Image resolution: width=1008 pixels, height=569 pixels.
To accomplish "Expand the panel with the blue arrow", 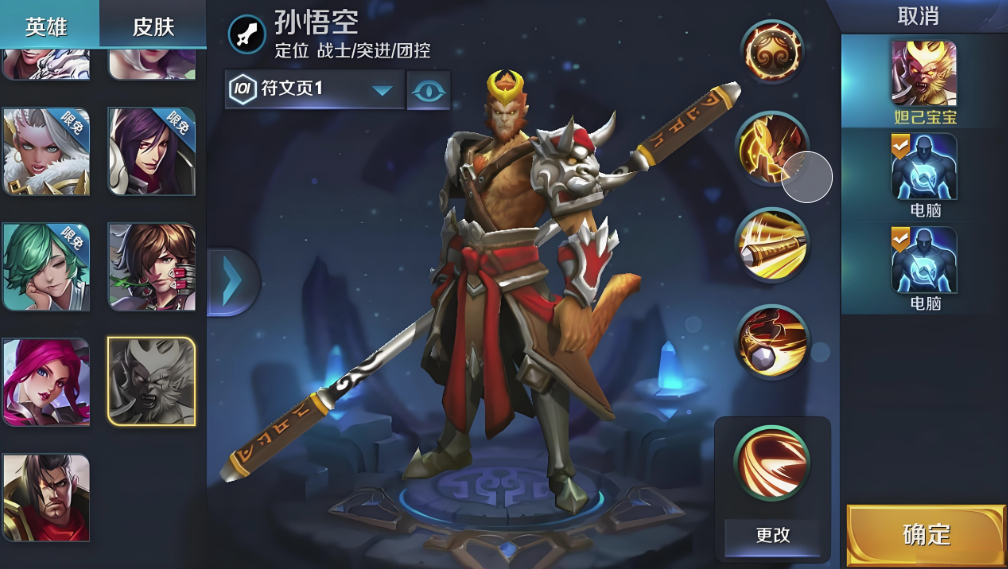I will click(232, 282).
